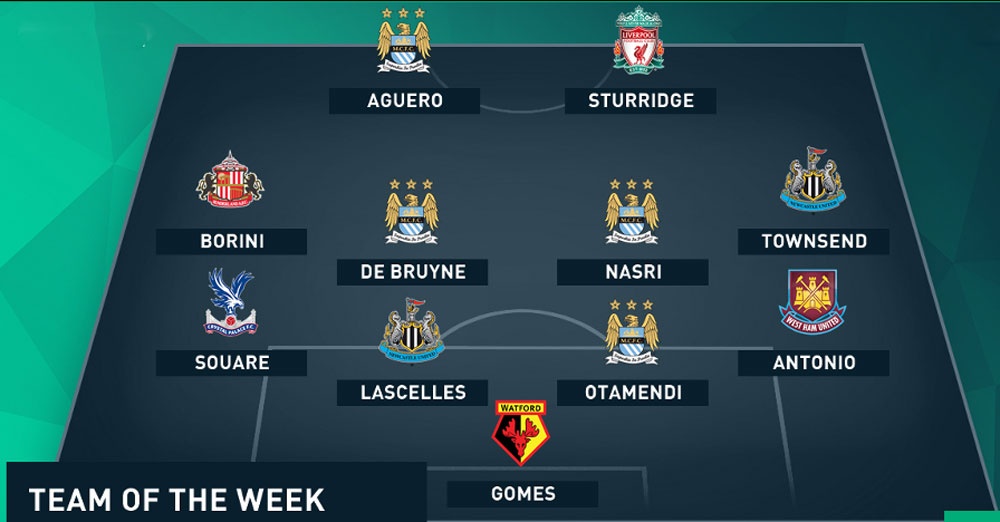Click the Crystal Palace eagle crest
This screenshot has height=522, width=1000.
pyautogui.click(x=230, y=304)
